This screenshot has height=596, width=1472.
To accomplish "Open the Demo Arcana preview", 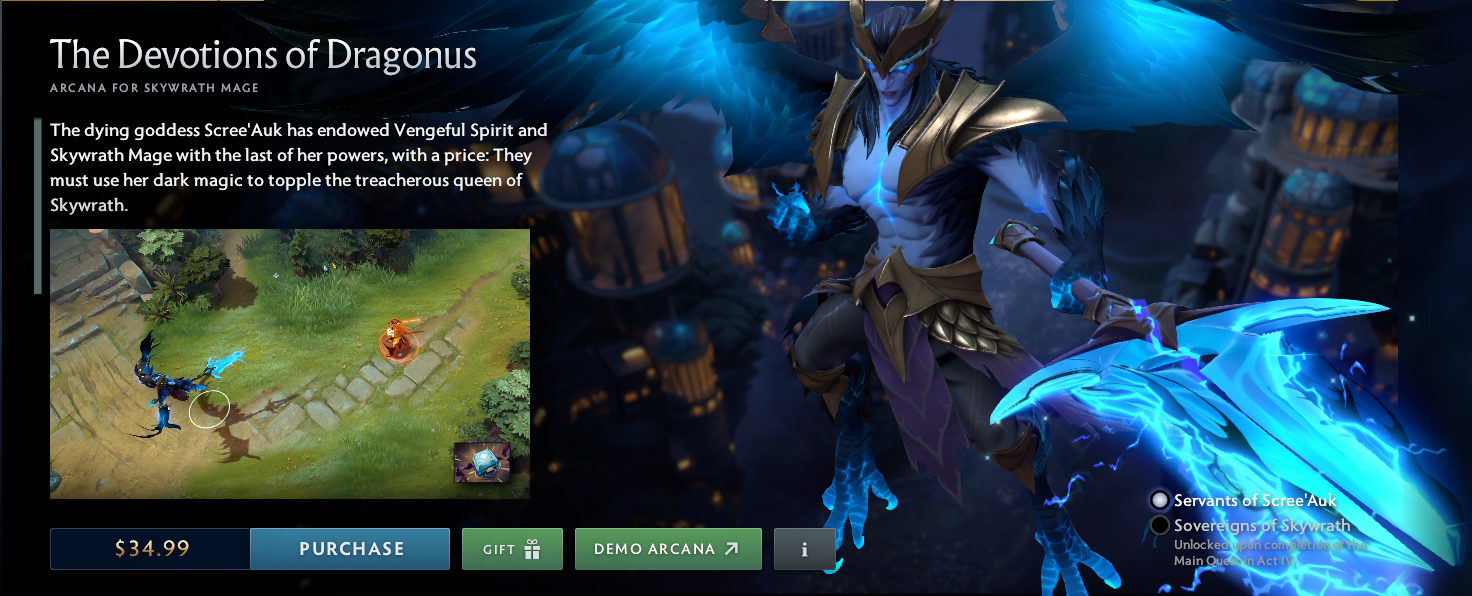I will click(x=668, y=549).
